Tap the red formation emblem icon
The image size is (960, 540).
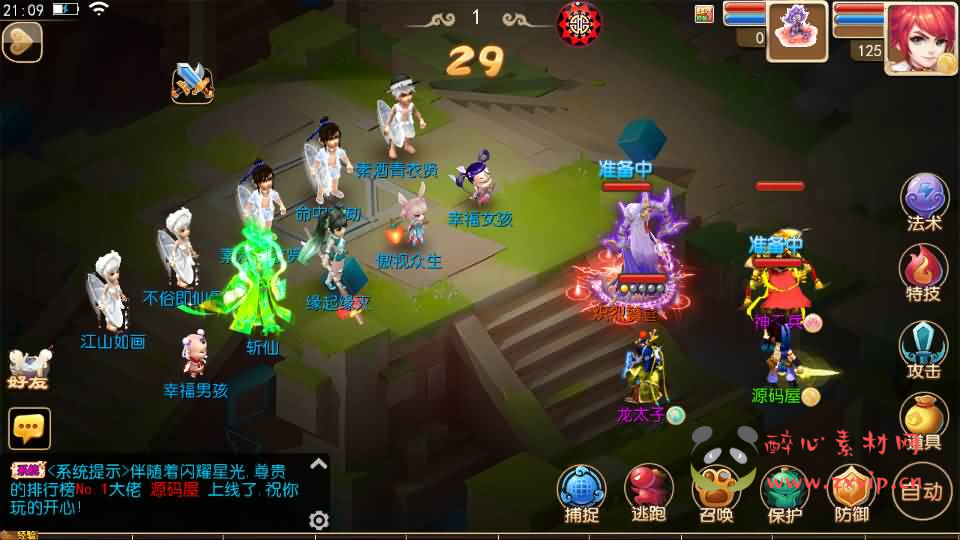point(577,20)
